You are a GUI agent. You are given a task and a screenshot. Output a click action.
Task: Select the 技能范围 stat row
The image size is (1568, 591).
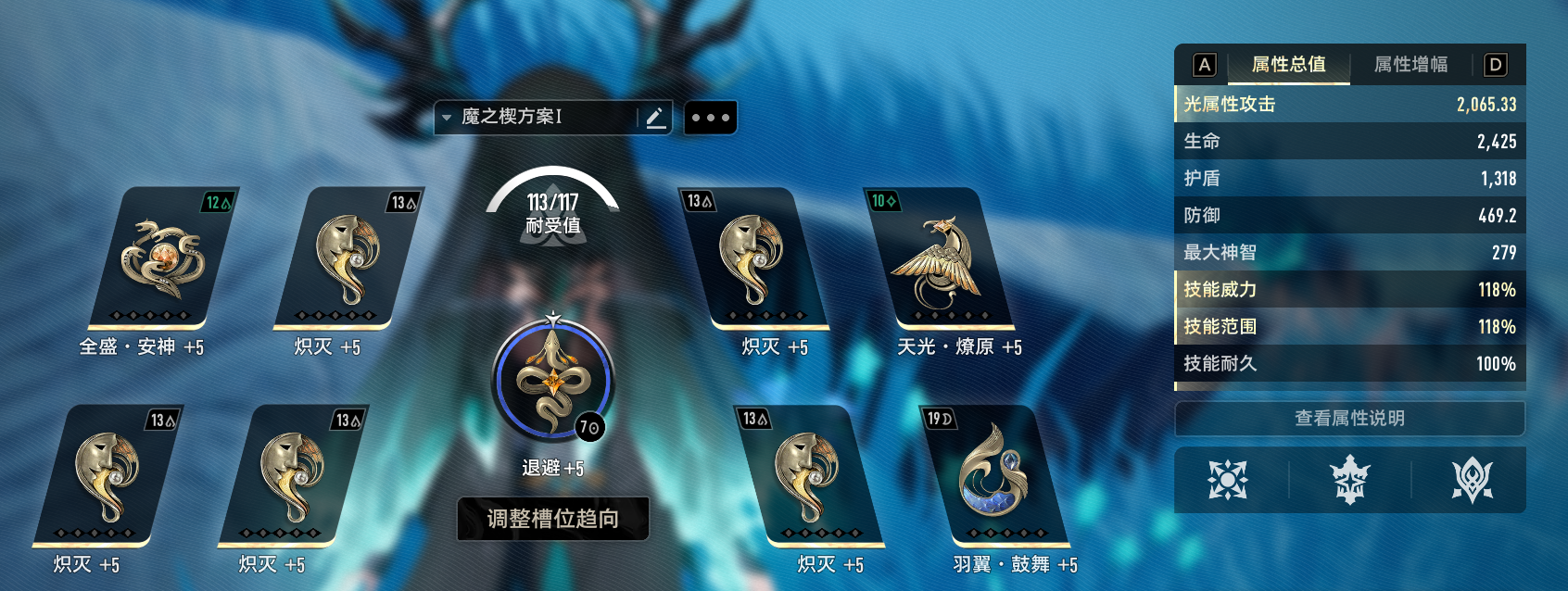point(1349,327)
